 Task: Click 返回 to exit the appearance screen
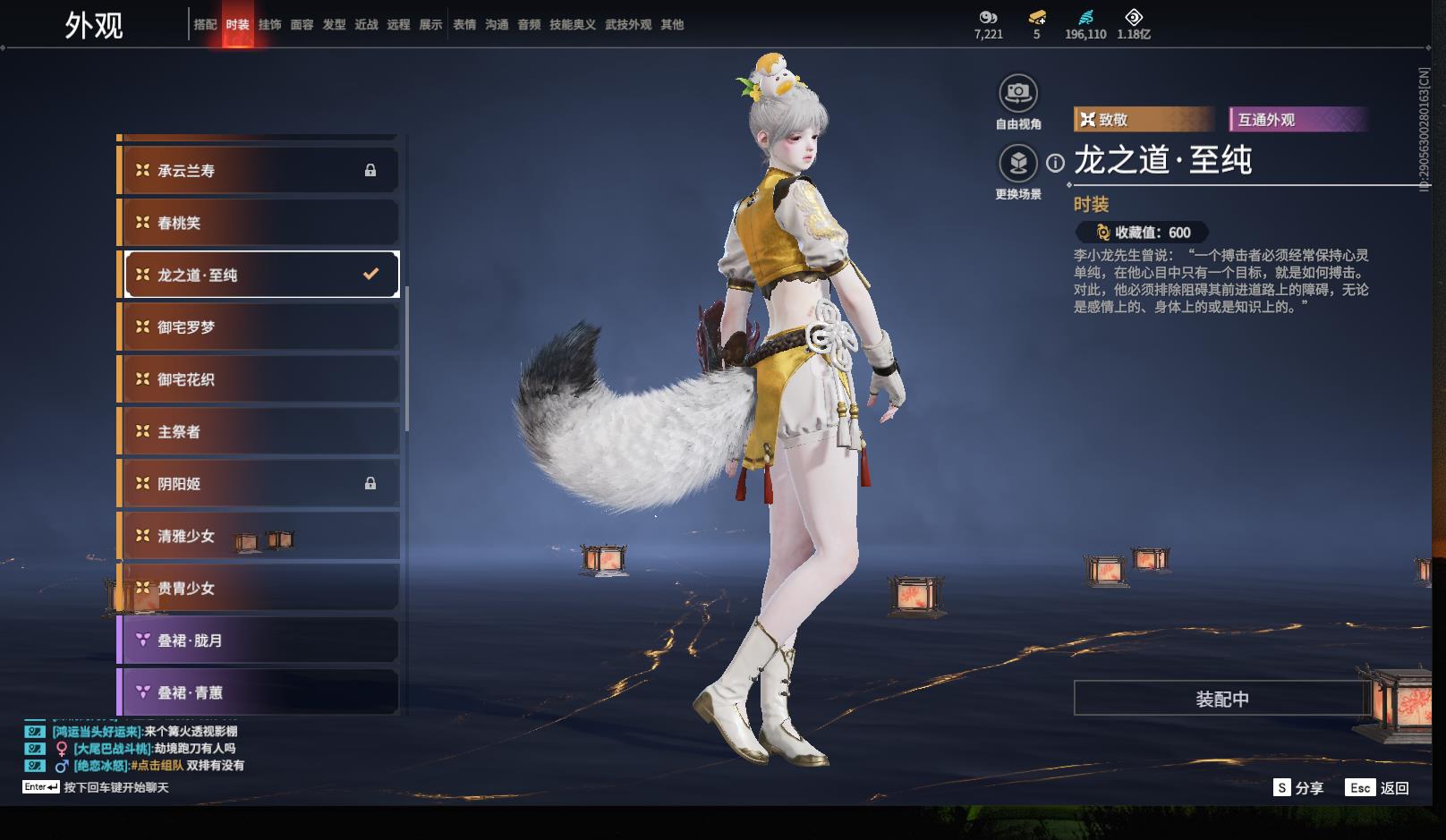[x=1378, y=788]
